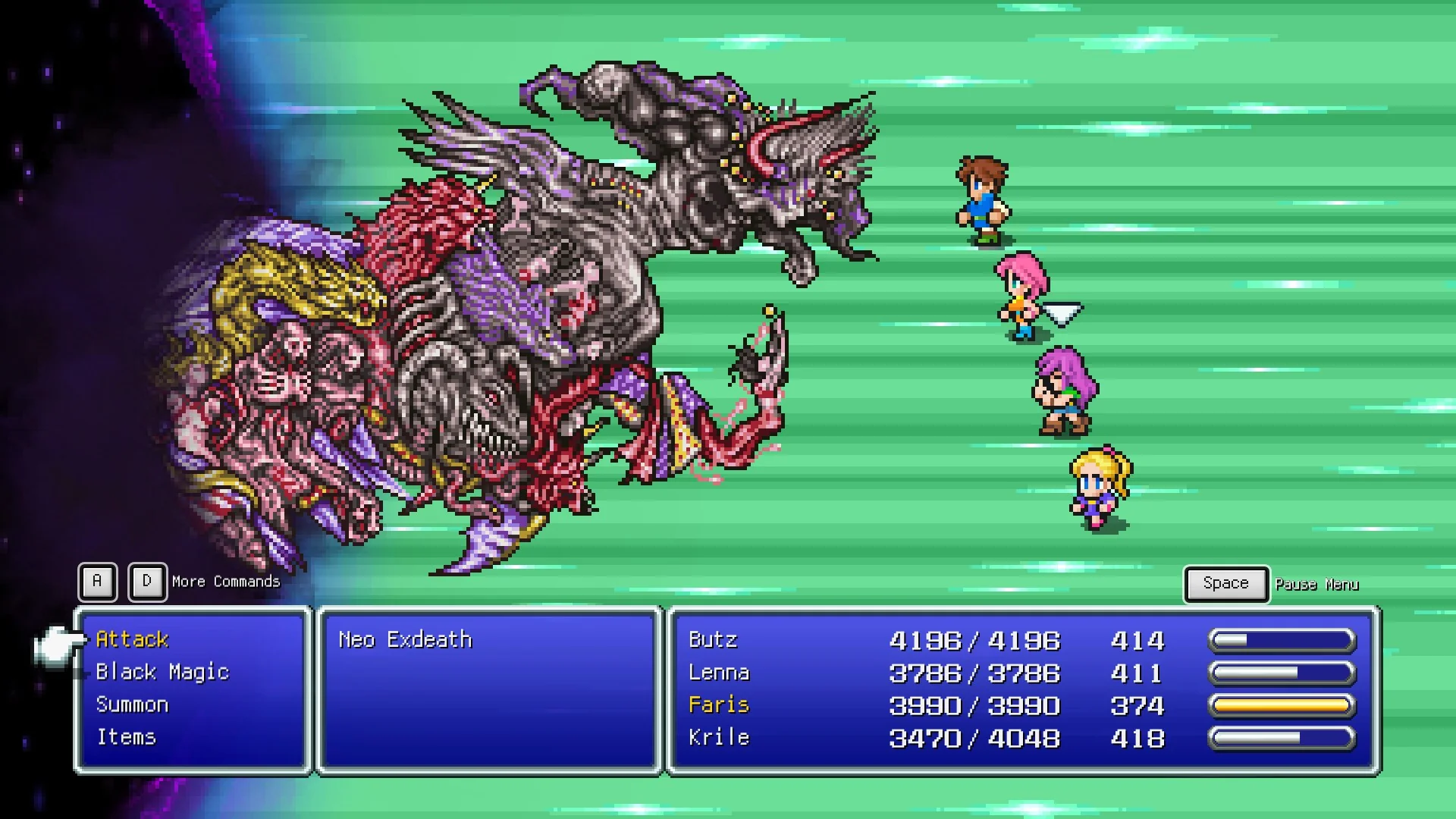Screen dimensions: 1456x819
Task: Select the Attack command
Action: coord(132,639)
